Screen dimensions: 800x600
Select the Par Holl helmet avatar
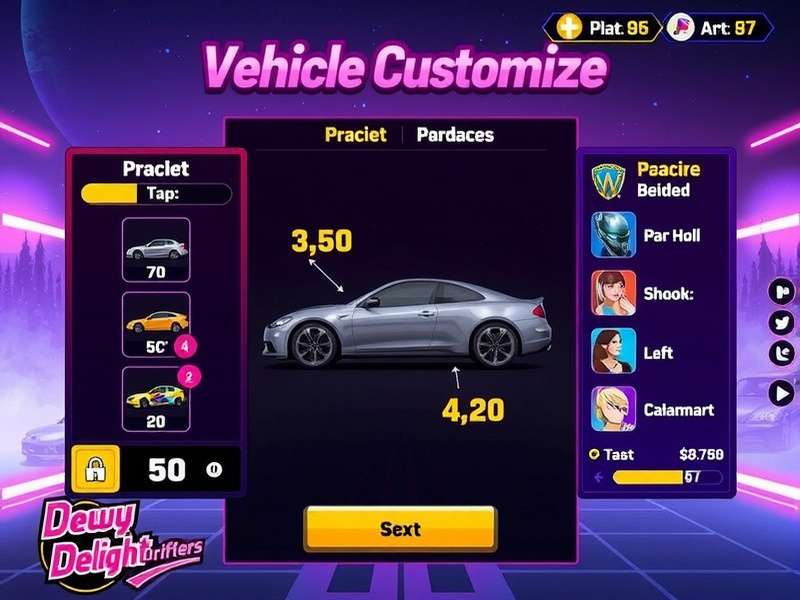point(614,236)
